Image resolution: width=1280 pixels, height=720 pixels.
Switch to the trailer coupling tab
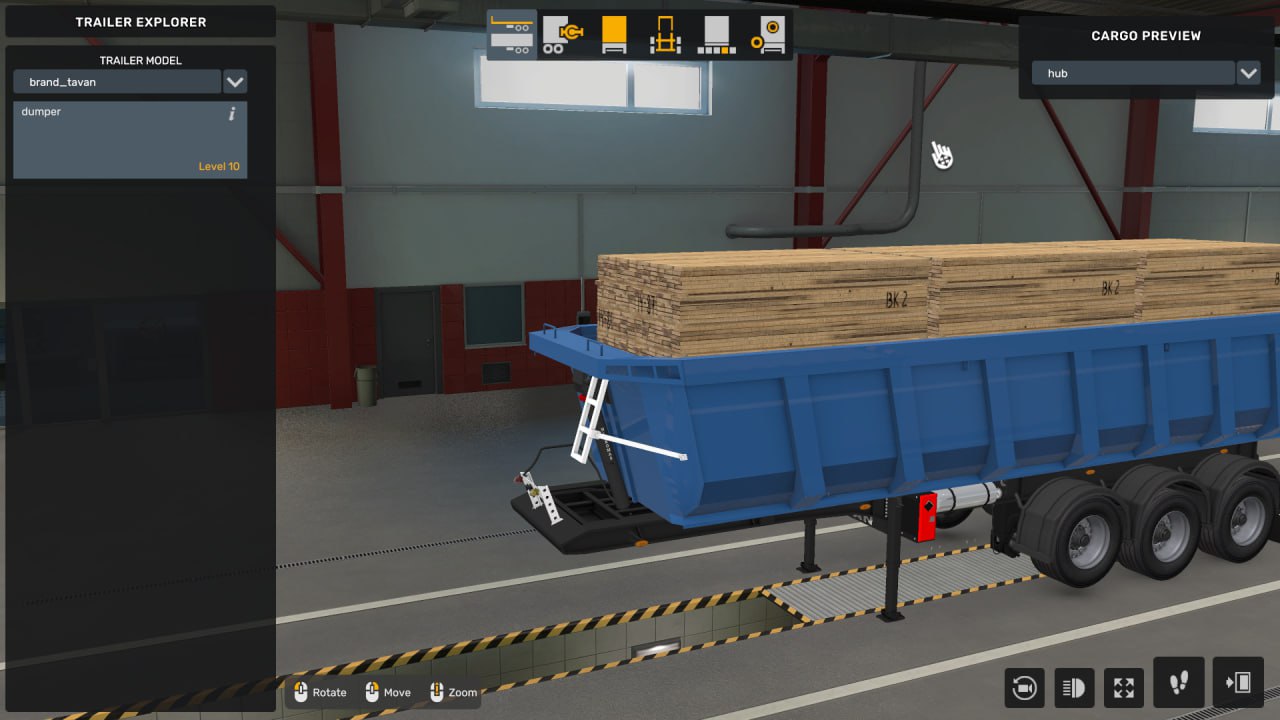pos(563,35)
